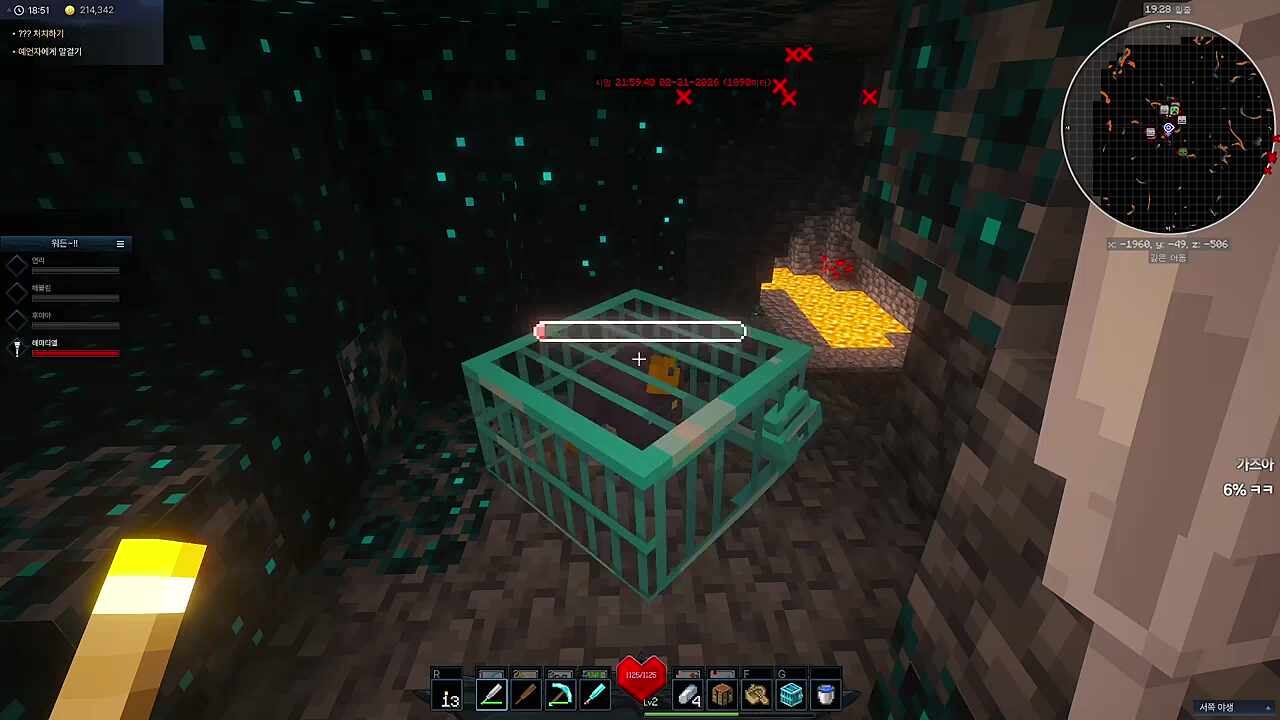The width and height of the screenshot is (1280, 720).
Task: Choose the crafting table hotbar slot
Action: tap(722, 694)
